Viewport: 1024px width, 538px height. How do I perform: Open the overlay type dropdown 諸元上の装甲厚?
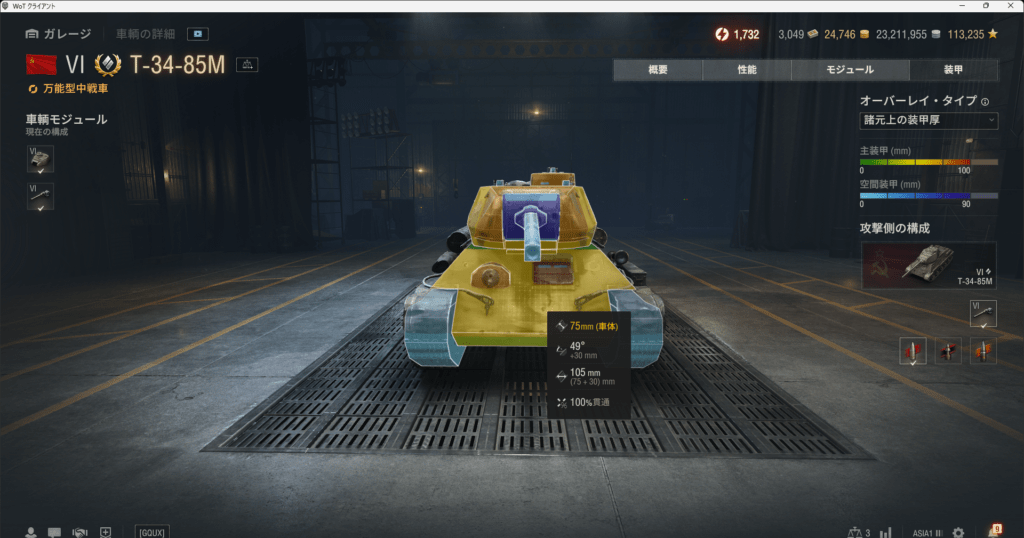pos(928,121)
